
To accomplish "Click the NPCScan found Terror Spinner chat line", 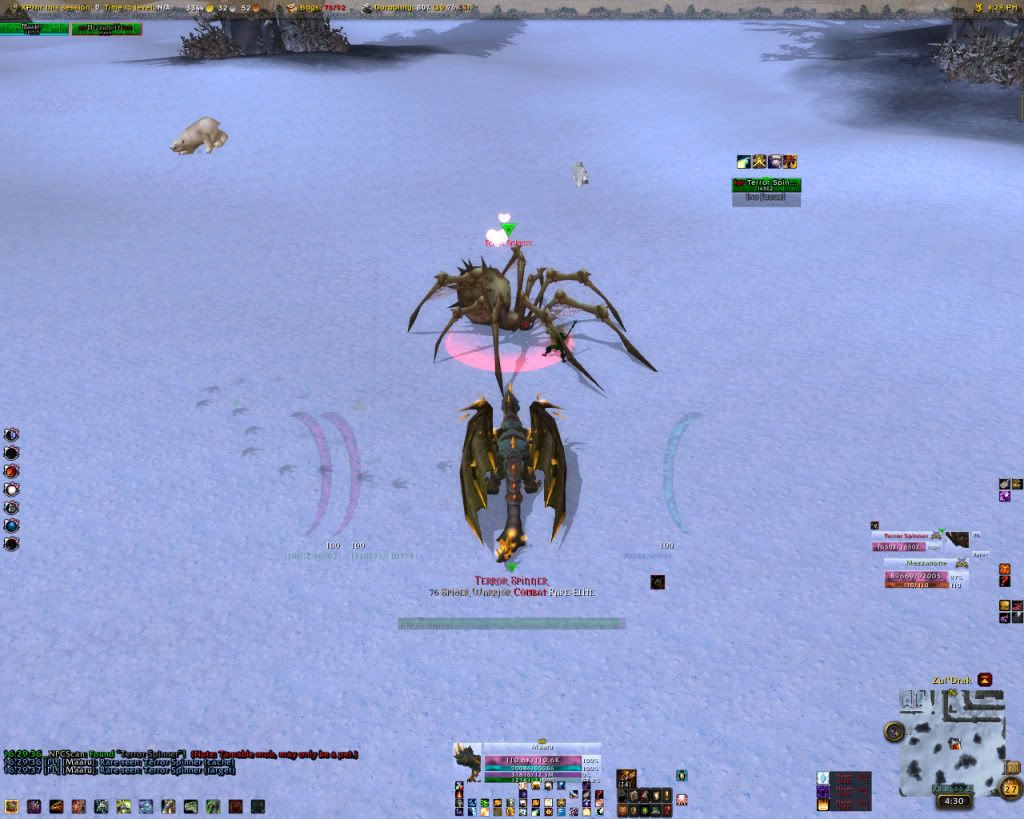I will tap(180, 754).
